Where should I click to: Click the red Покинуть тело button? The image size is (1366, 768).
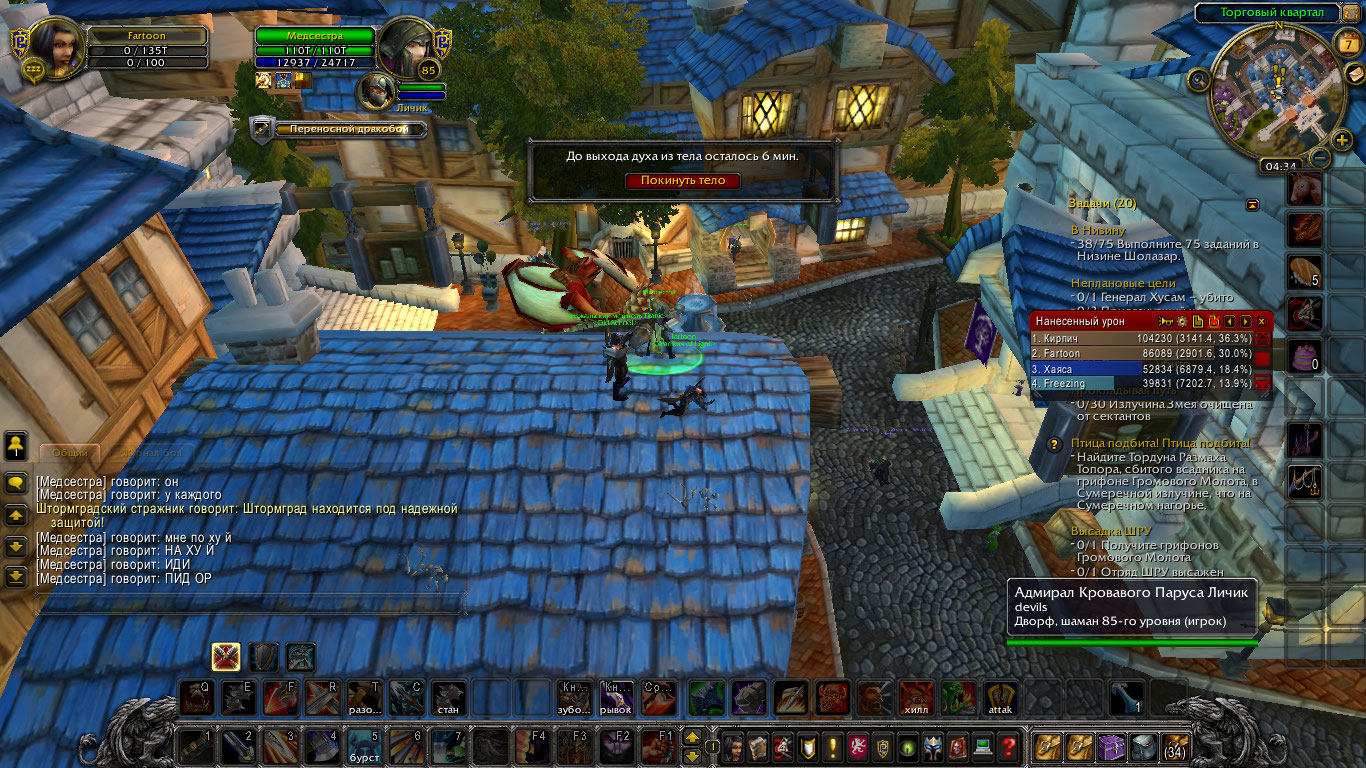(683, 181)
